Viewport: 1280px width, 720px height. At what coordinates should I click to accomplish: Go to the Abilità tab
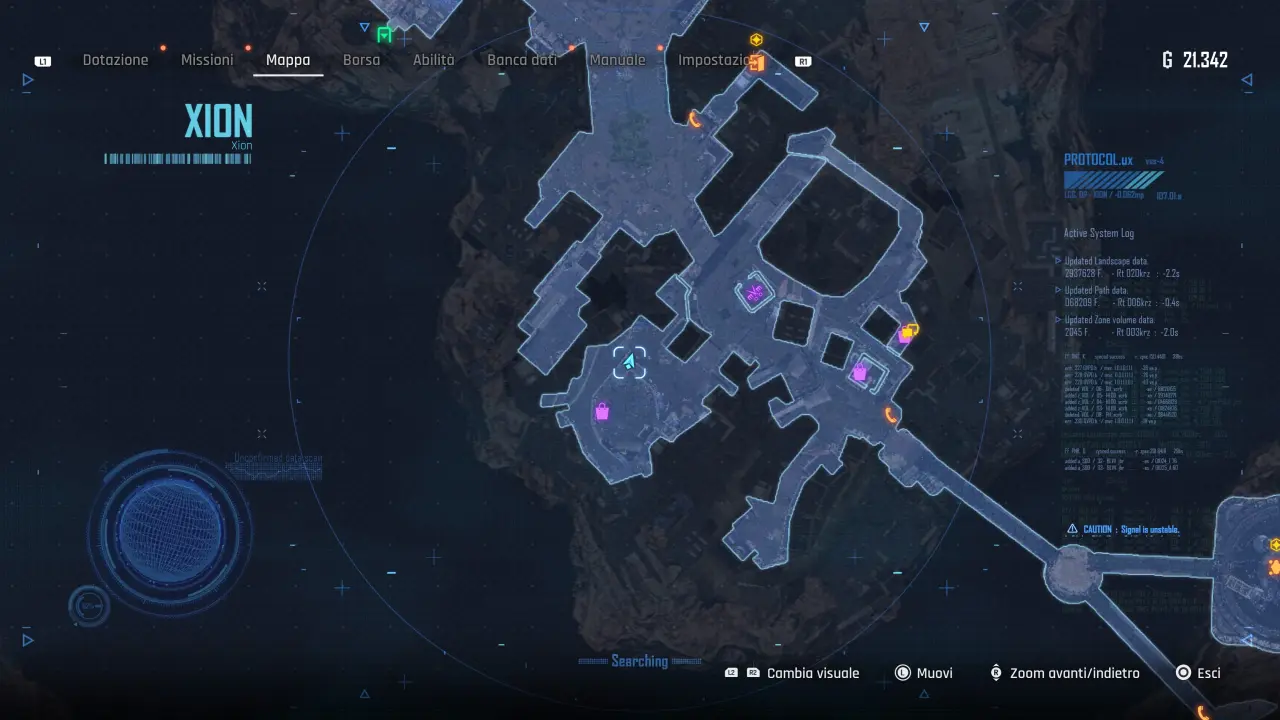(433, 60)
